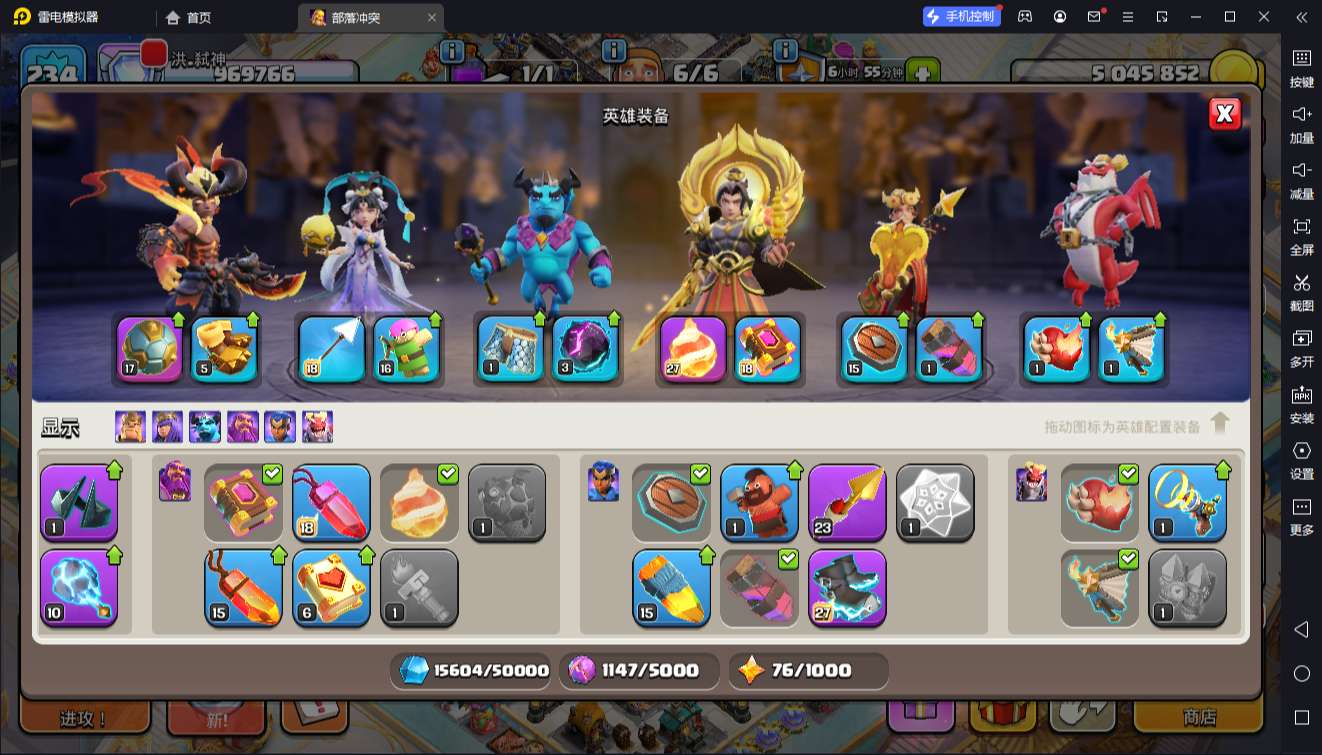Choose the dark spike crown equipment

79,502
